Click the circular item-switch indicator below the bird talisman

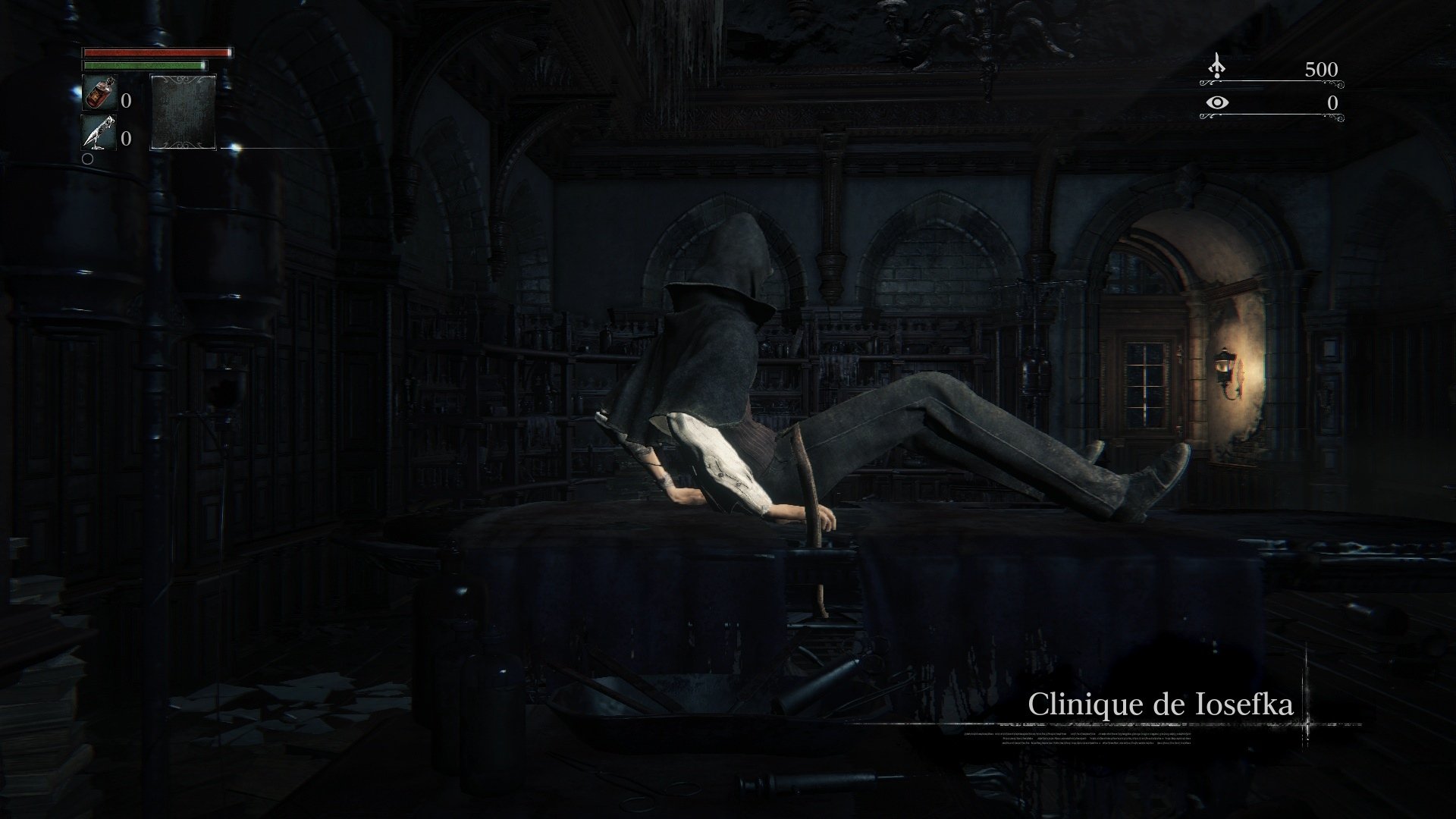(88, 159)
